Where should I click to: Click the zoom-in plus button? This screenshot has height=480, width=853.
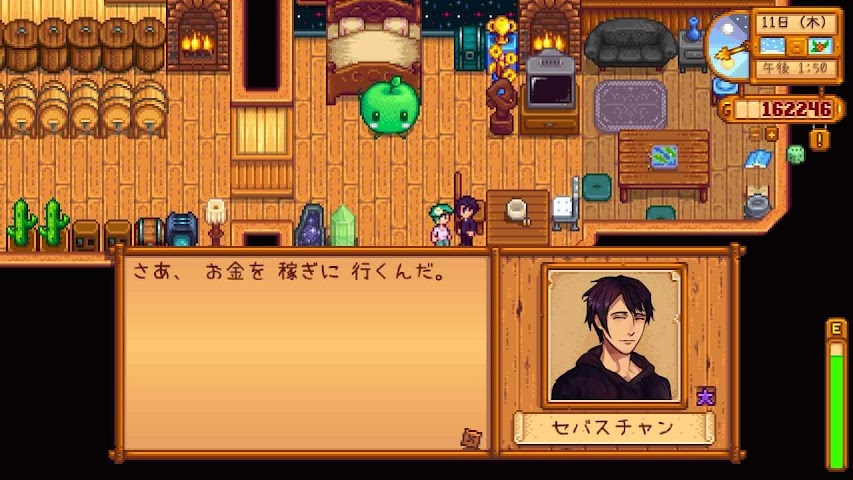pos(772,133)
